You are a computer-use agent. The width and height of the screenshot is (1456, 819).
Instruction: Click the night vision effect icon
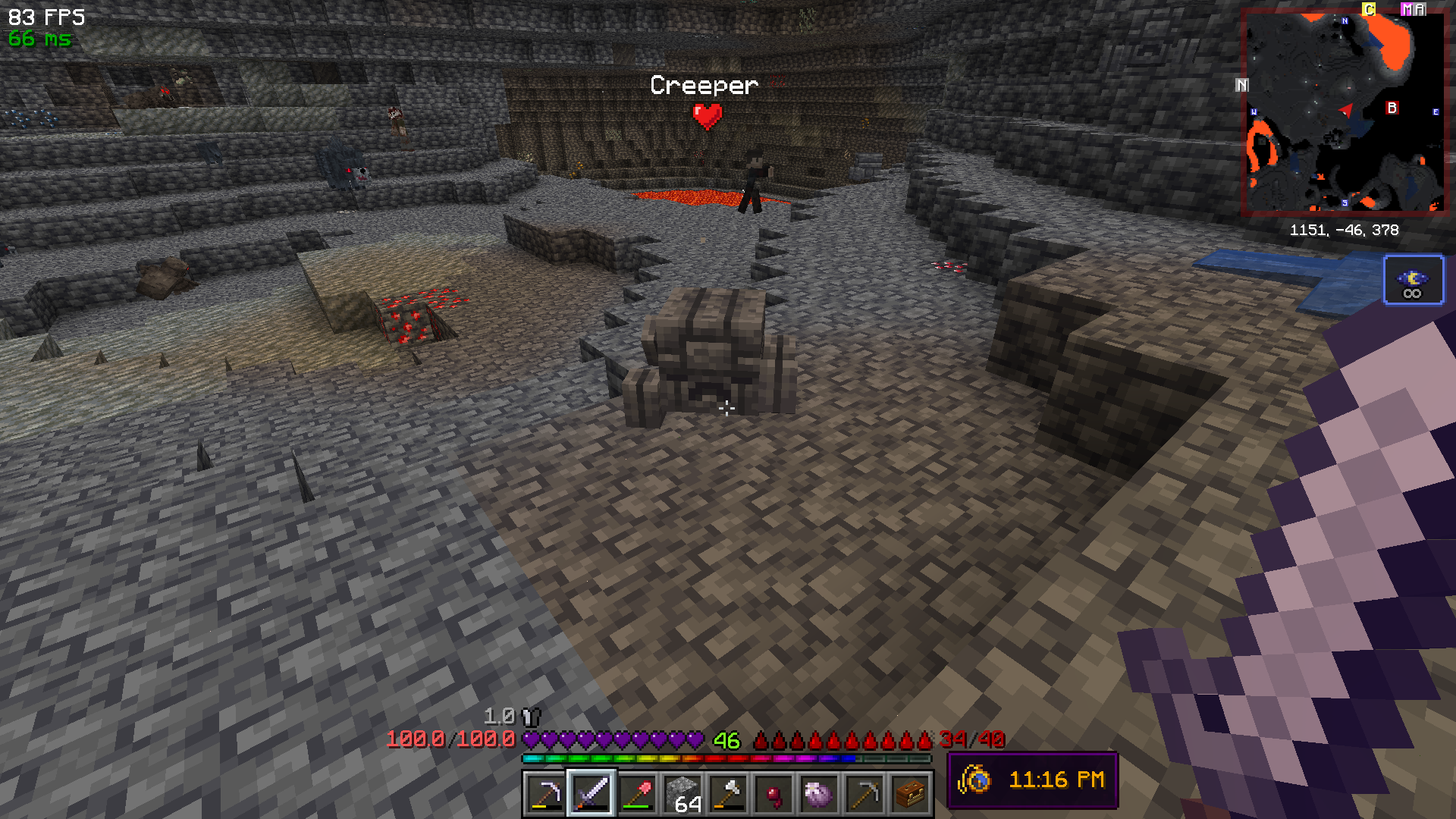point(1414,280)
